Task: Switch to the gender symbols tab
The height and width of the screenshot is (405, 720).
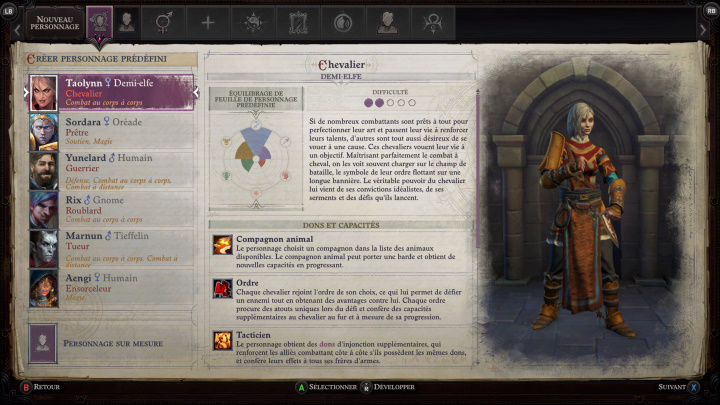Action: click(166, 22)
